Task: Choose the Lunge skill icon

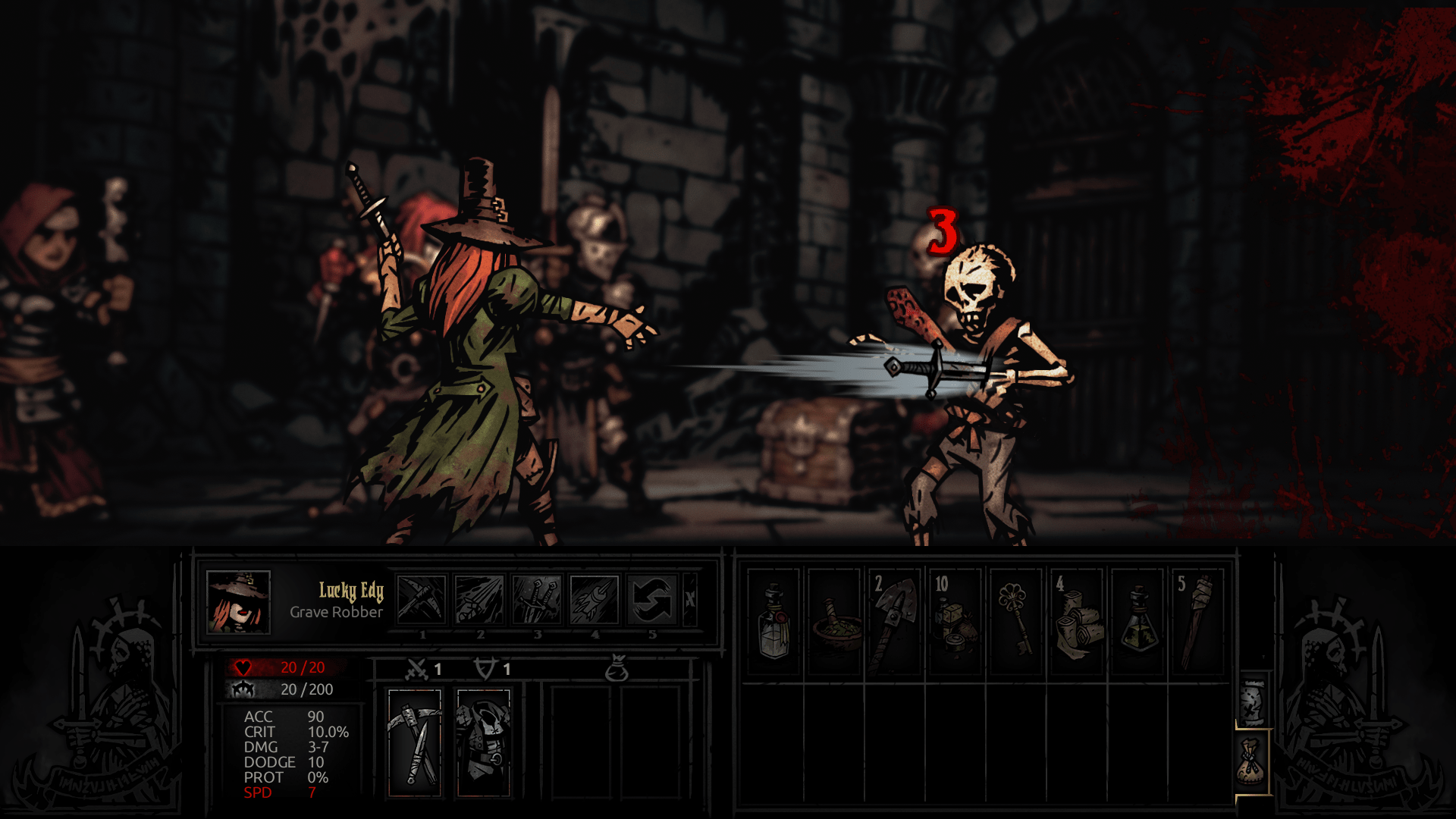Action: click(479, 599)
